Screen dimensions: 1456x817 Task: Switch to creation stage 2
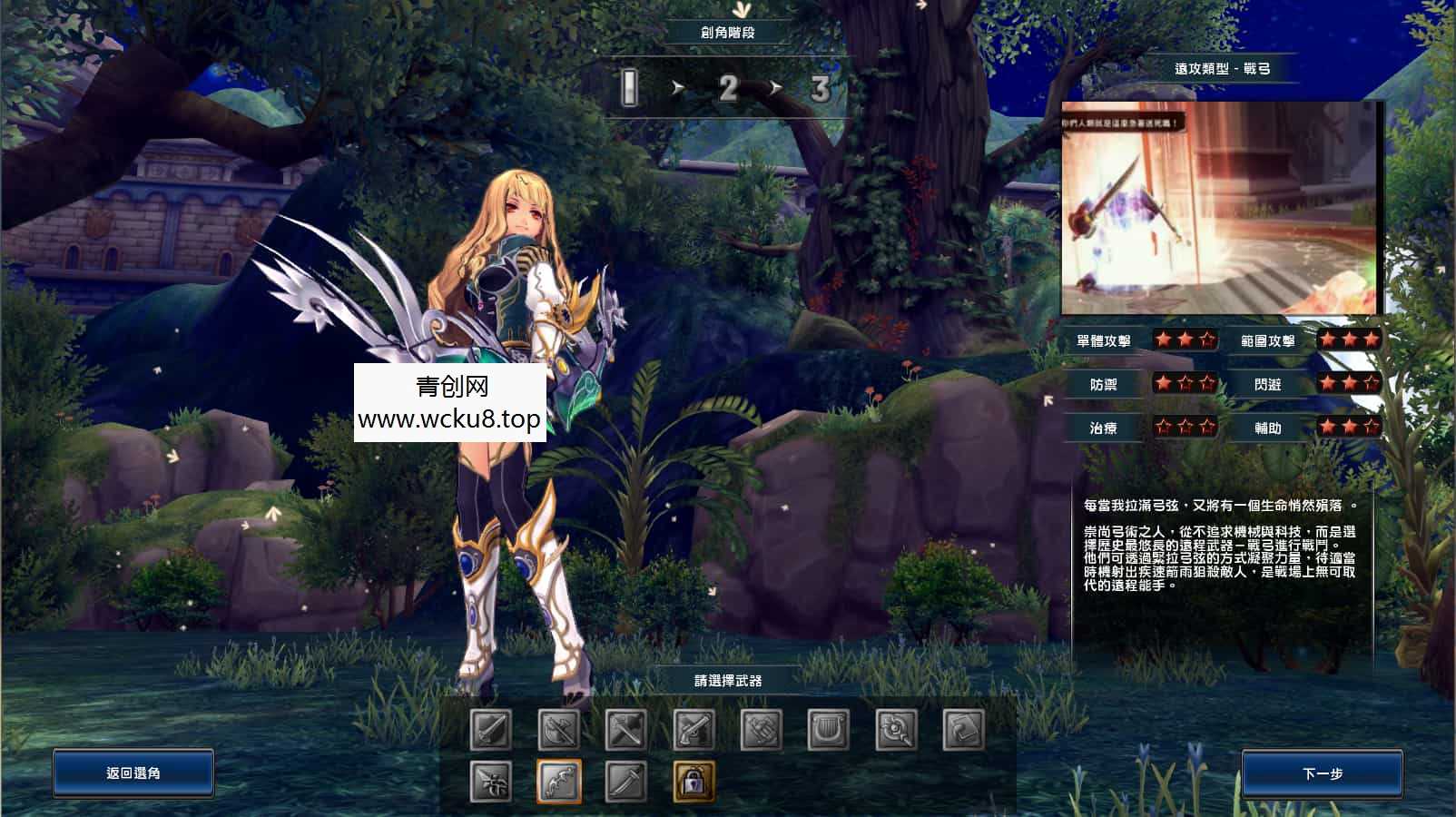coord(728,89)
